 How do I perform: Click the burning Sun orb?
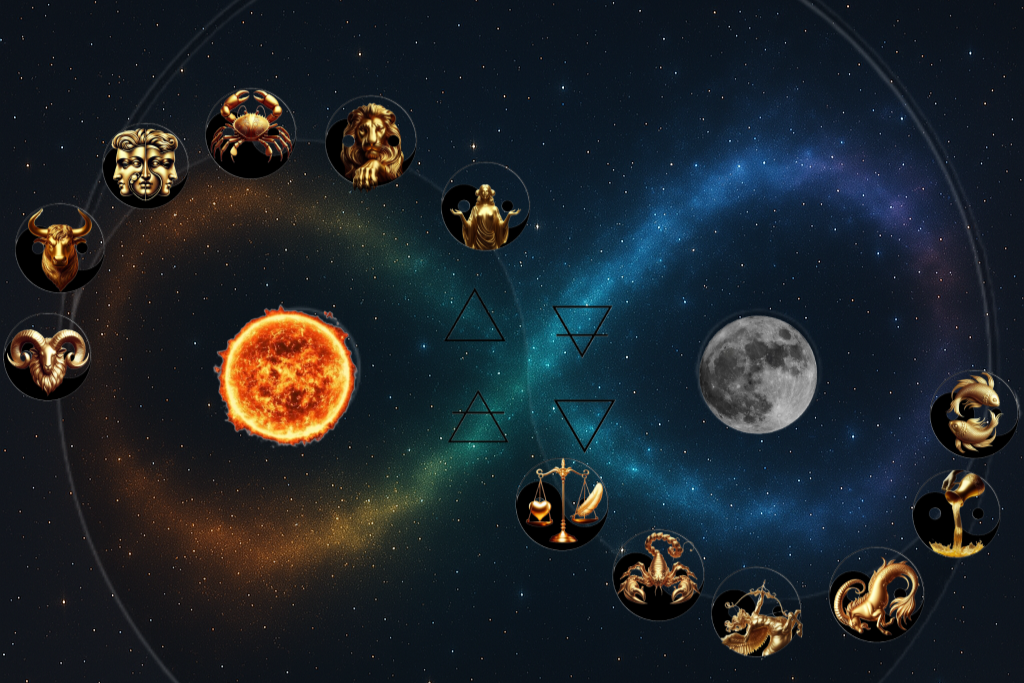(287, 375)
